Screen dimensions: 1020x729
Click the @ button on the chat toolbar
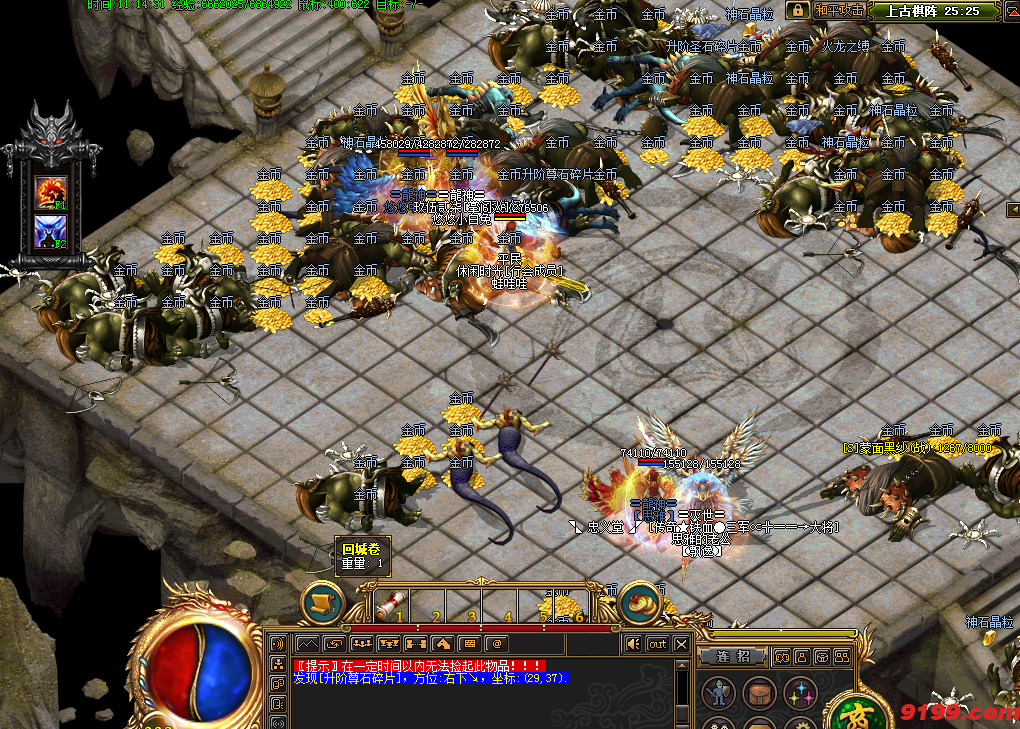click(x=497, y=644)
